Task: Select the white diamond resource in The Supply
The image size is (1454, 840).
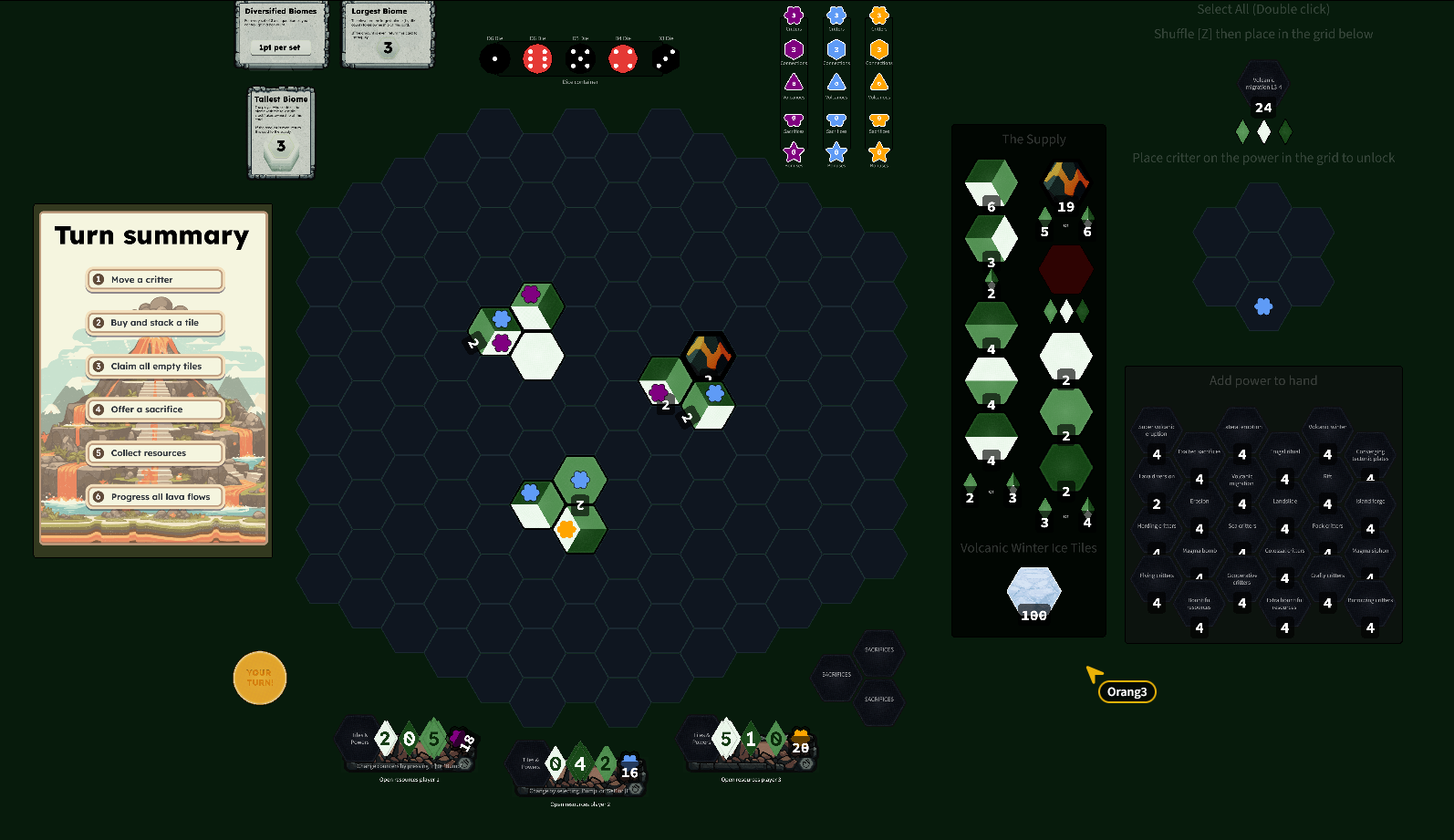Action: (x=1065, y=310)
